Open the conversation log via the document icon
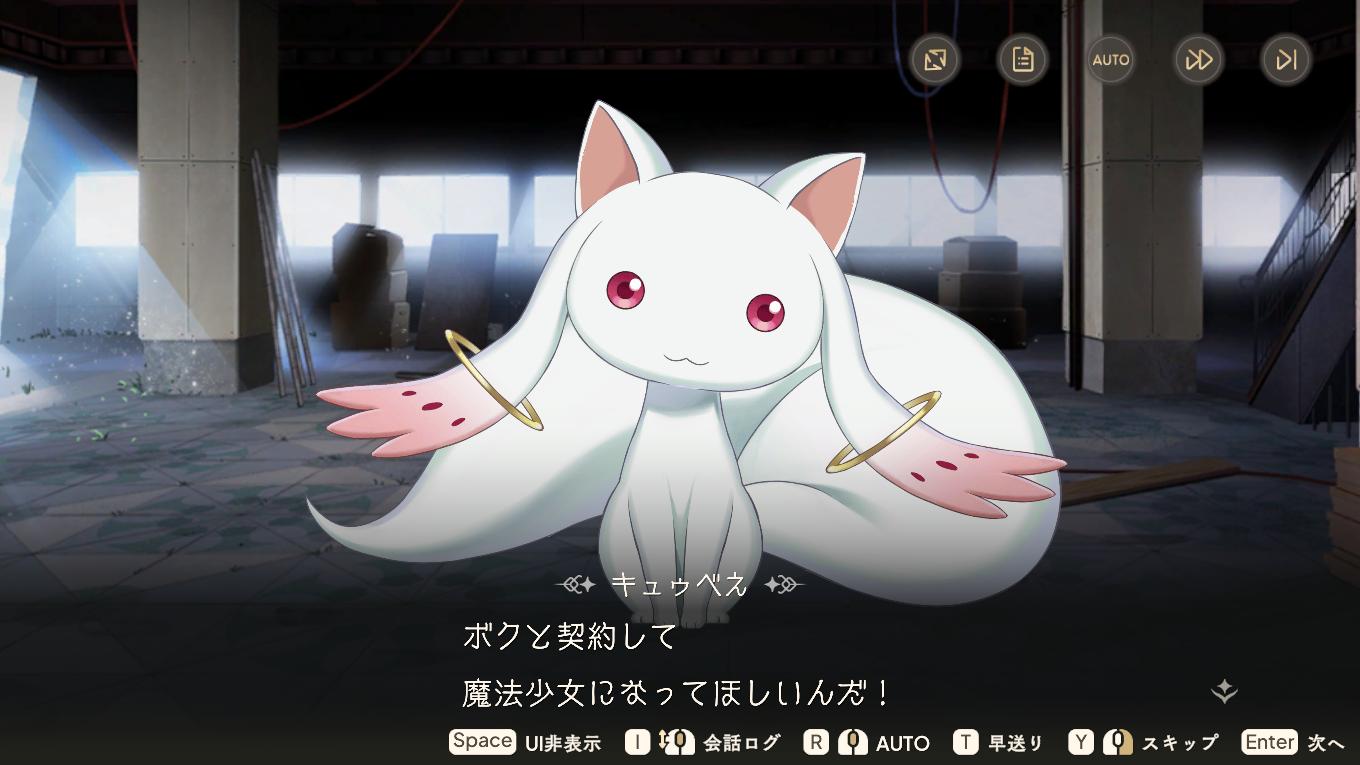1360x765 pixels. (1023, 60)
